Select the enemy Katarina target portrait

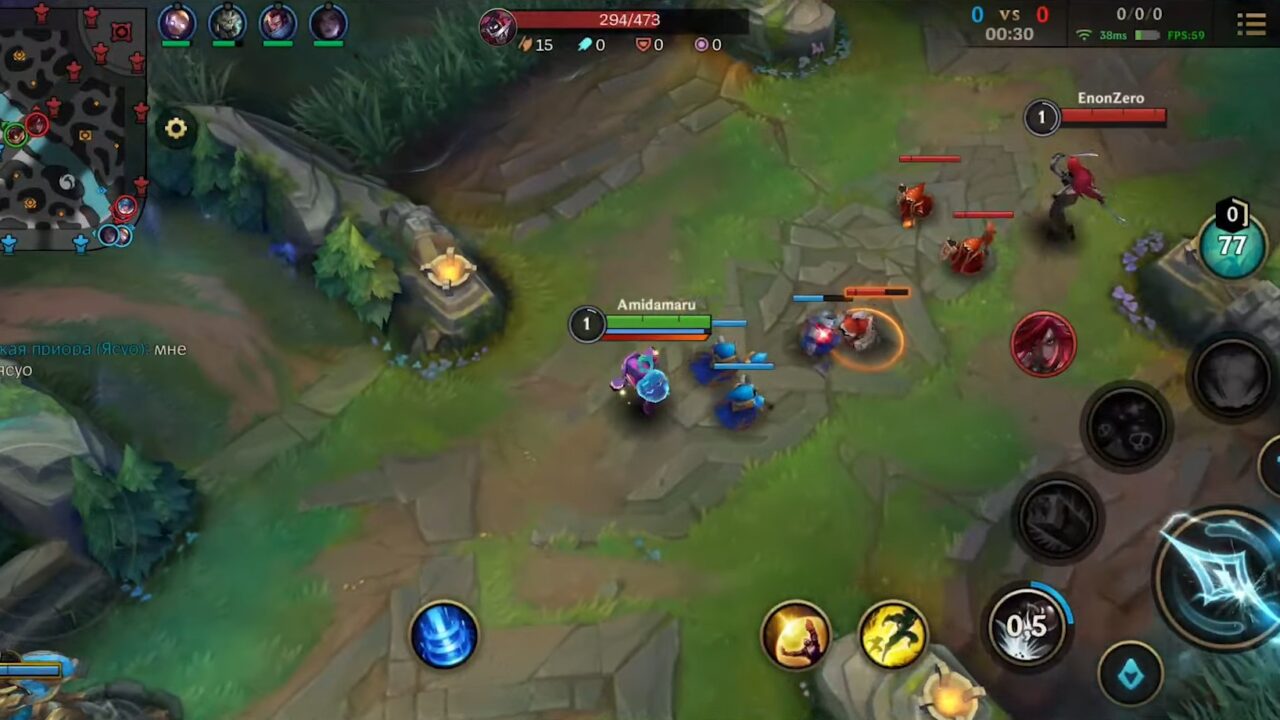1042,345
